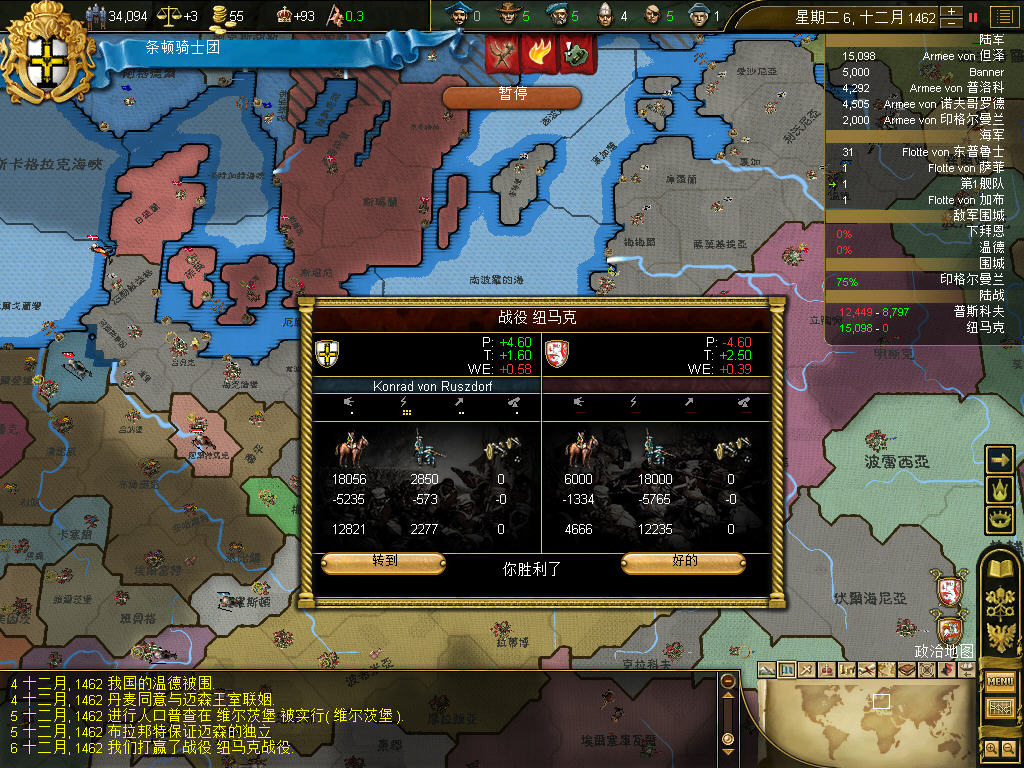Switch to the terrain map mode

pos(767,670)
